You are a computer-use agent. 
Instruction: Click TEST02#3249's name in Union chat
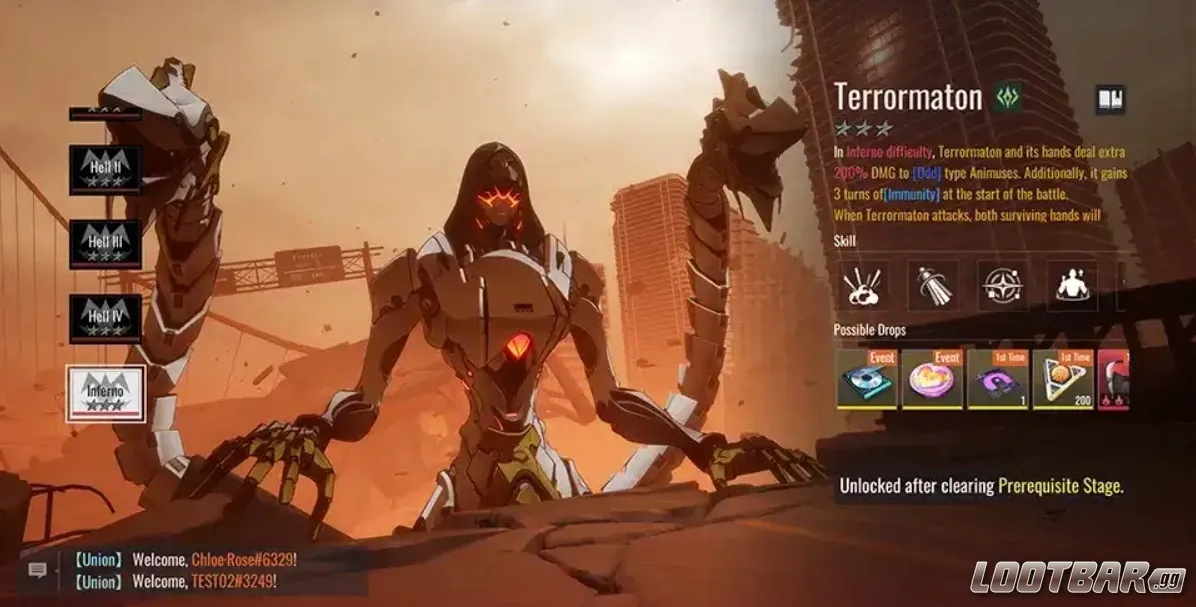click(x=232, y=581)
